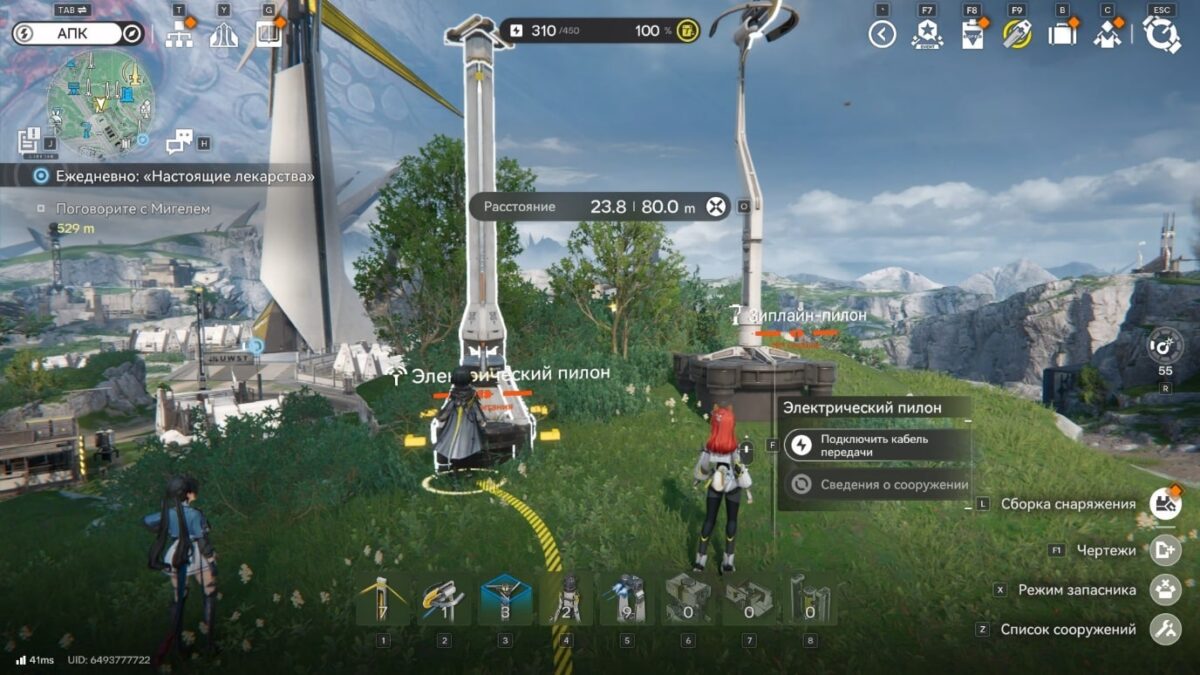The width and height of the screenshot is (1200, 675).
Task: Select the first hotbar slot with count 7
Action: point(383,600)
